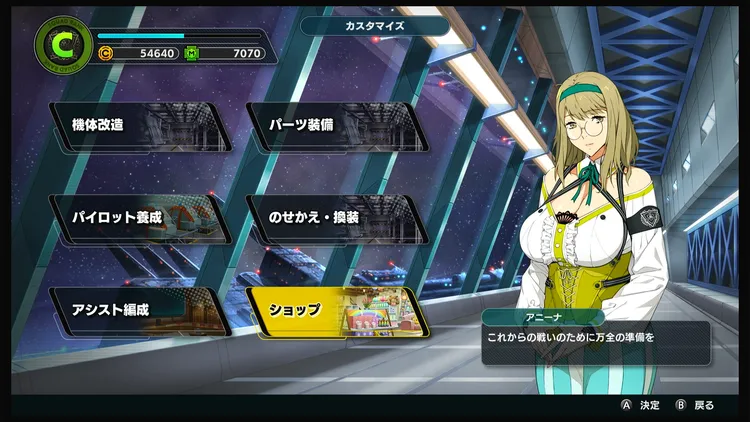Viewport: 750px width, 422px height.
Task: Select the パーツ装備 menu entry
Action: coord(336,126)
